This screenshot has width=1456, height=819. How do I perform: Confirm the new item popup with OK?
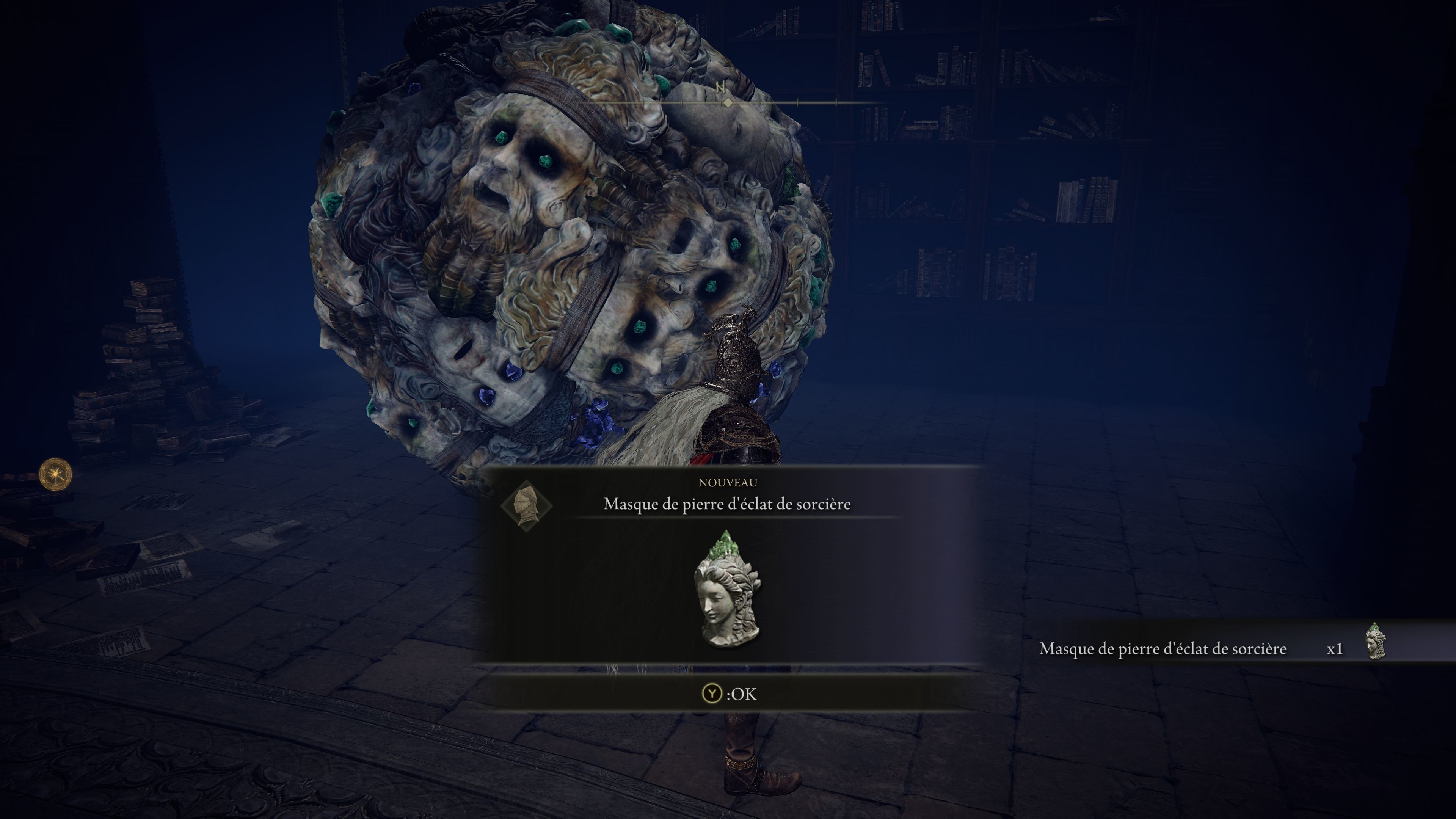pos(728,693)
